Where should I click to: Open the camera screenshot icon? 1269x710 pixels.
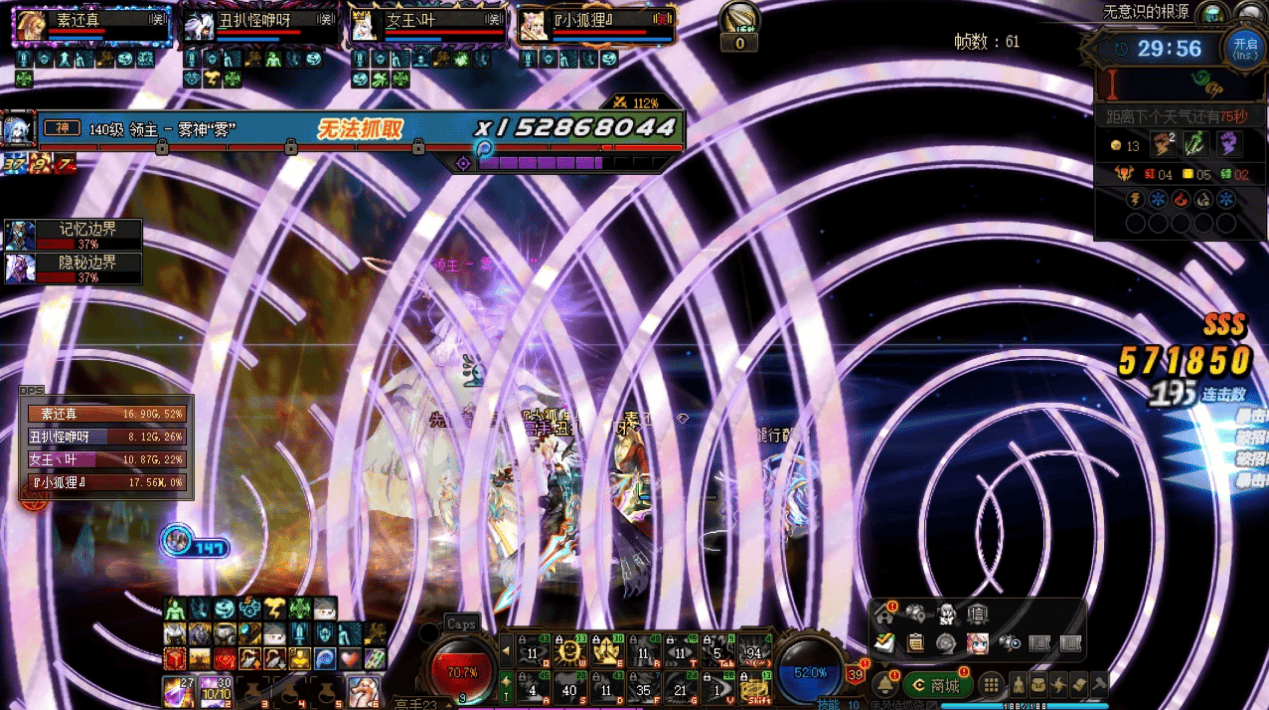click(x=1008, y=642)
